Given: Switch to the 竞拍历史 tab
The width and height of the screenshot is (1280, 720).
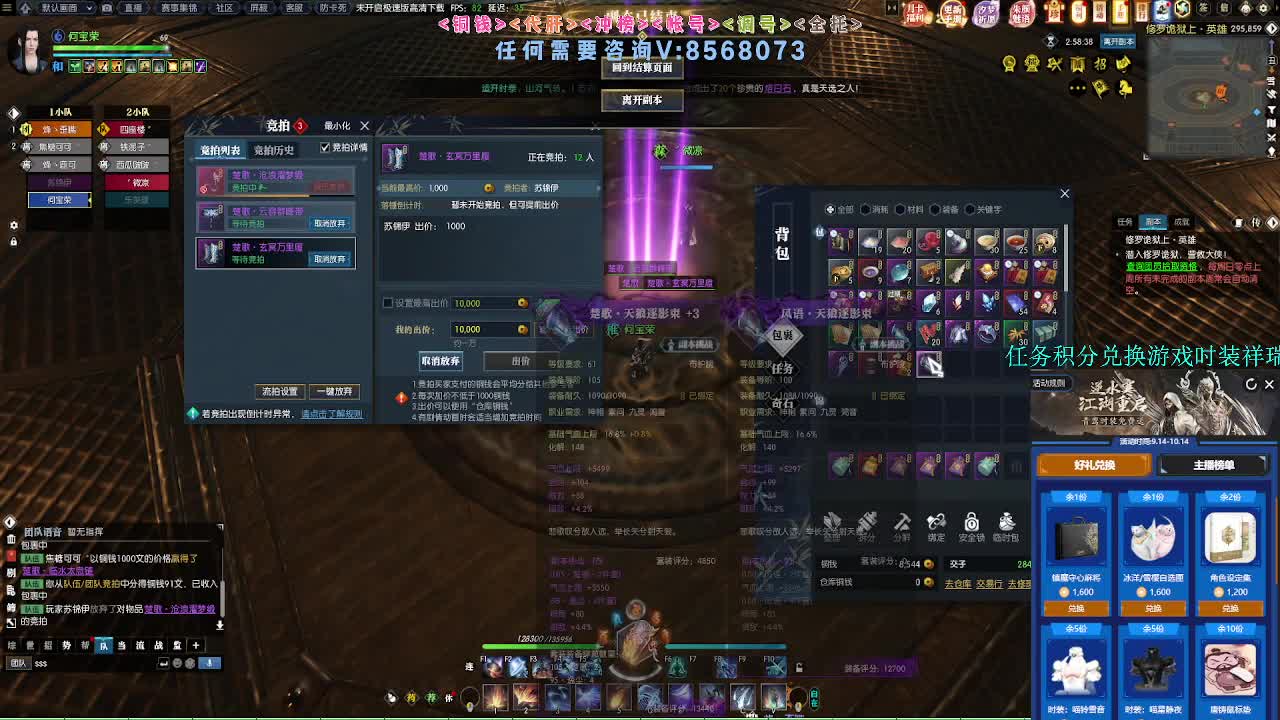Looking at the screenshot, I should (275, 149).
